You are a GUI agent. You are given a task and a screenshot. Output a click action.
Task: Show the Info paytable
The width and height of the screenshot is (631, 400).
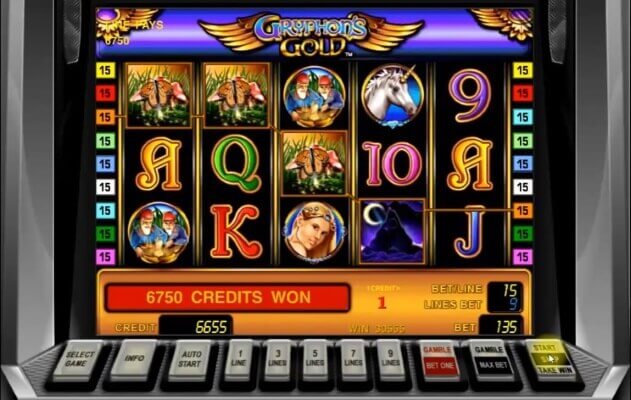click(132, 359)
